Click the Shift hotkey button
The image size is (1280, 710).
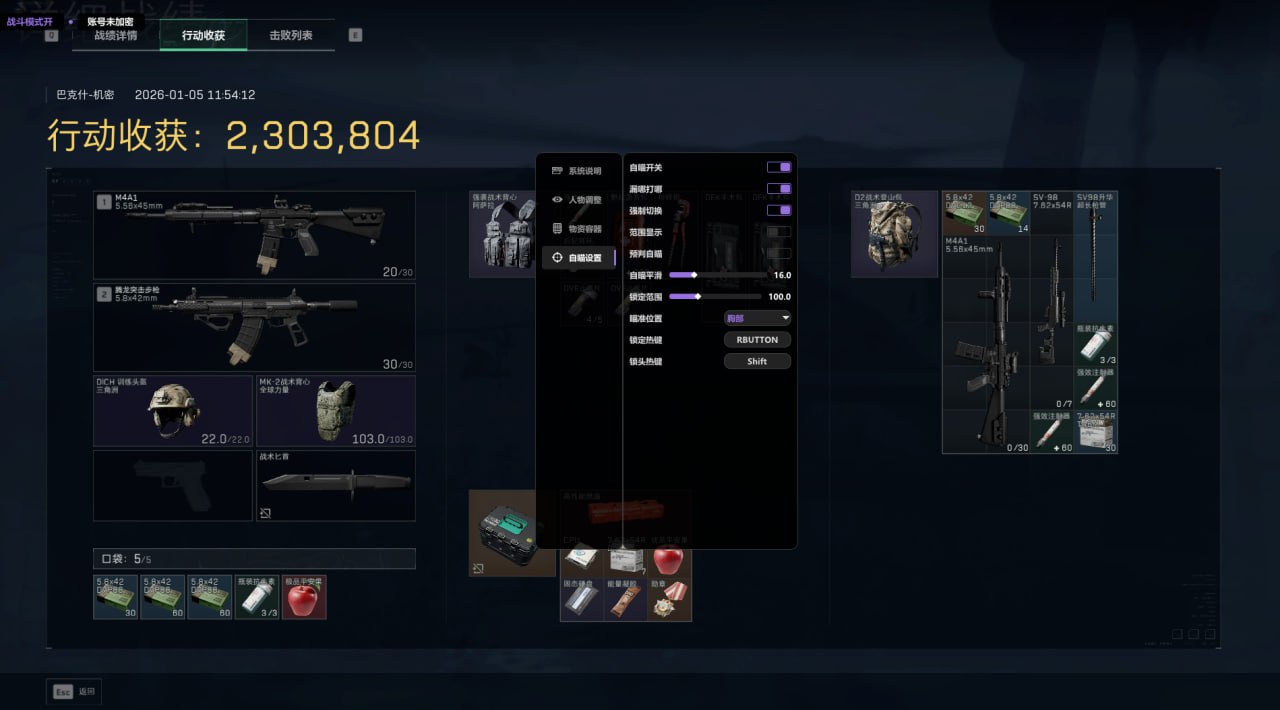point(757,361)
